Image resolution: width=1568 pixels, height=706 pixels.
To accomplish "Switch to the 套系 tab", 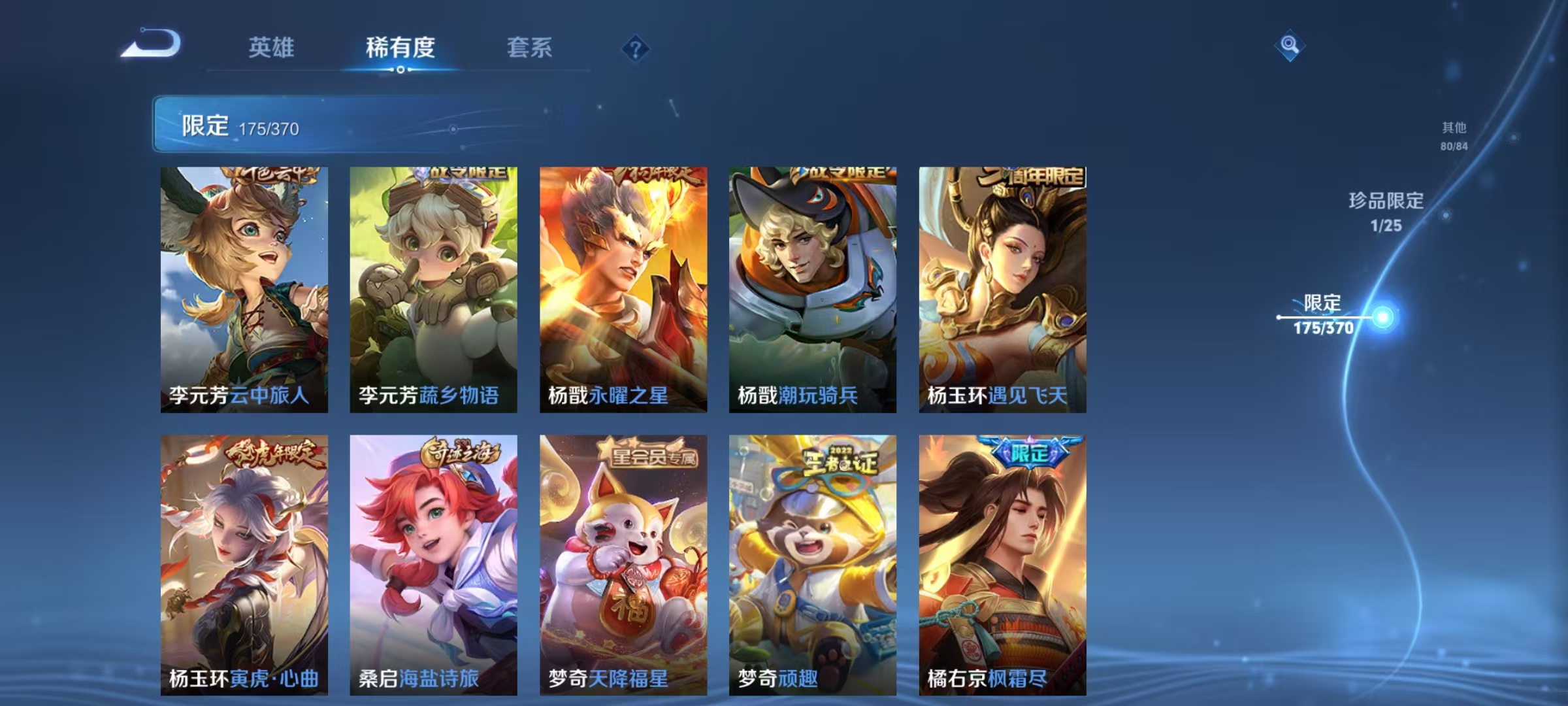I will point(530,48).
